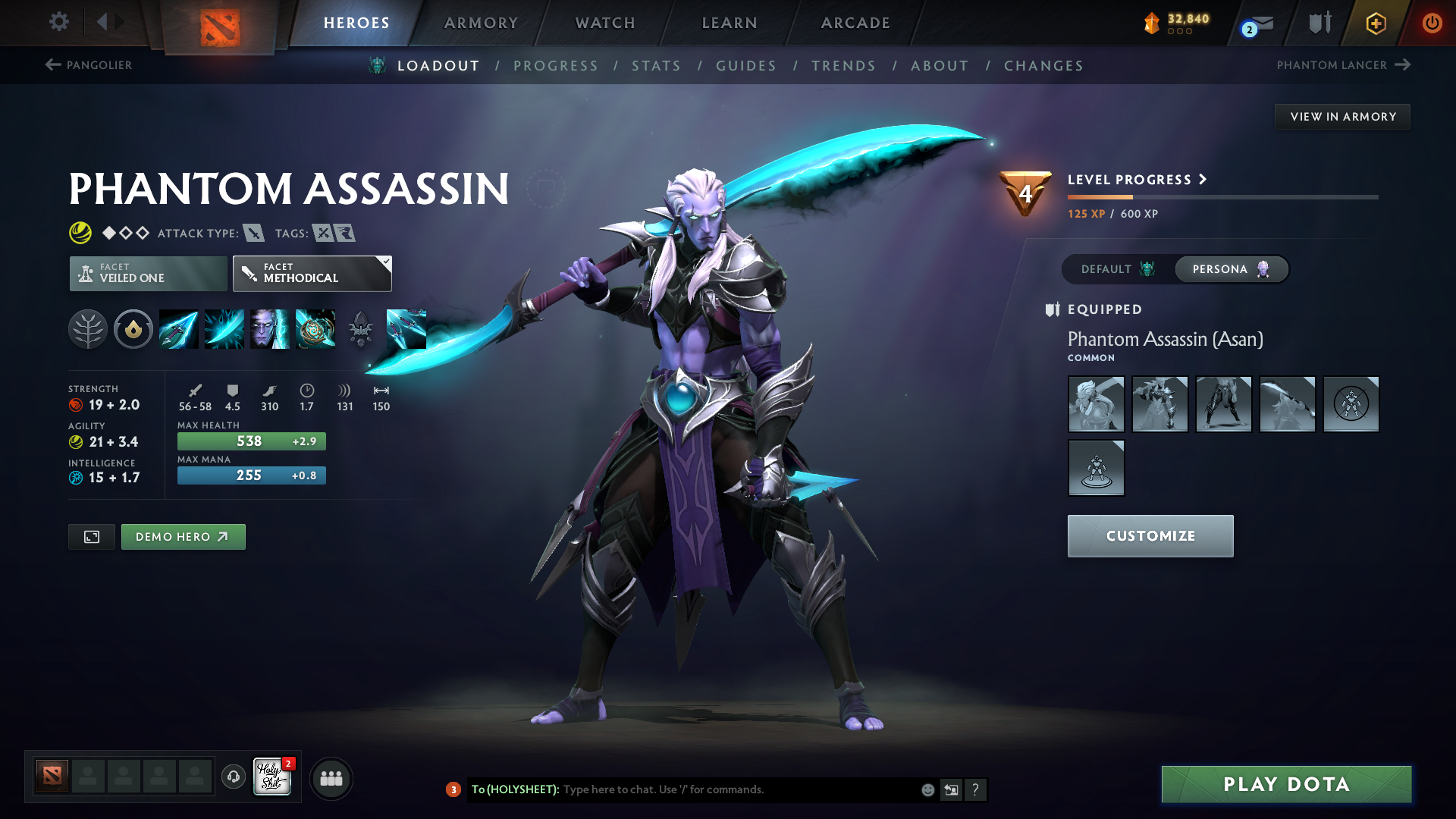Viewport: 1456px width, 819px height.
Task: Click the Dota Plus hexagon icon
Action: 1375,23
